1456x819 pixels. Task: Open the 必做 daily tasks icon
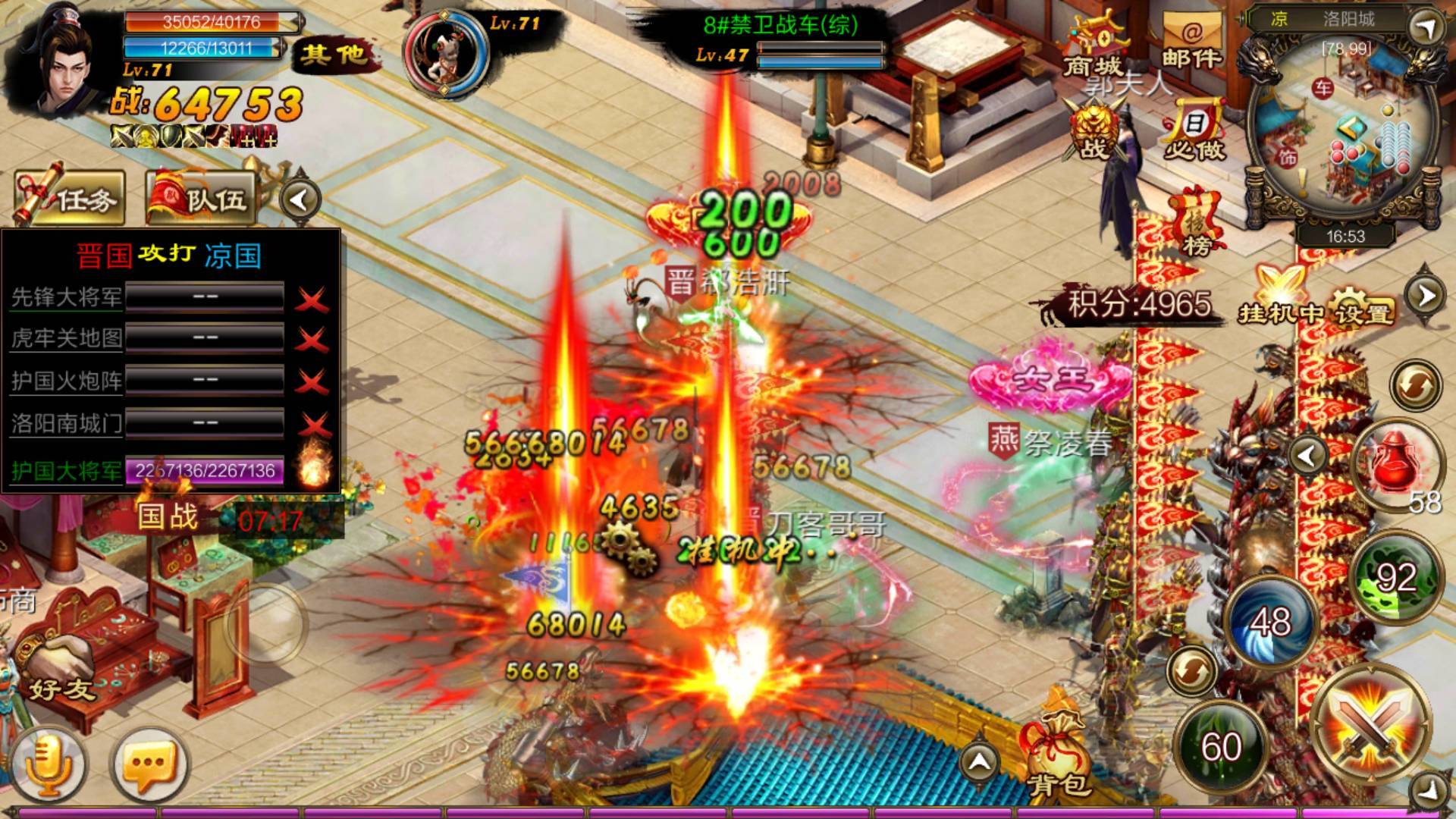[x=1194, y=133]
